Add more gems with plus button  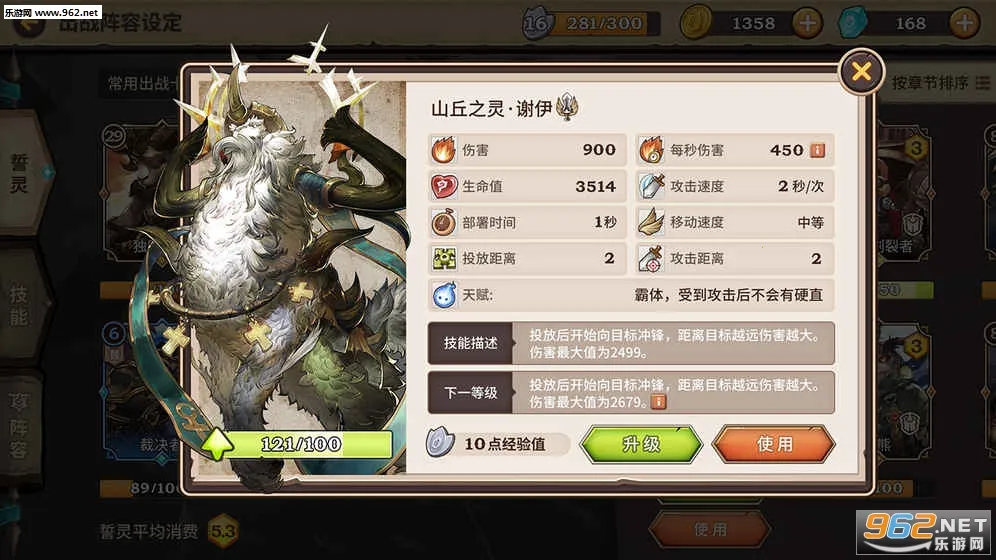click(964, 22)
